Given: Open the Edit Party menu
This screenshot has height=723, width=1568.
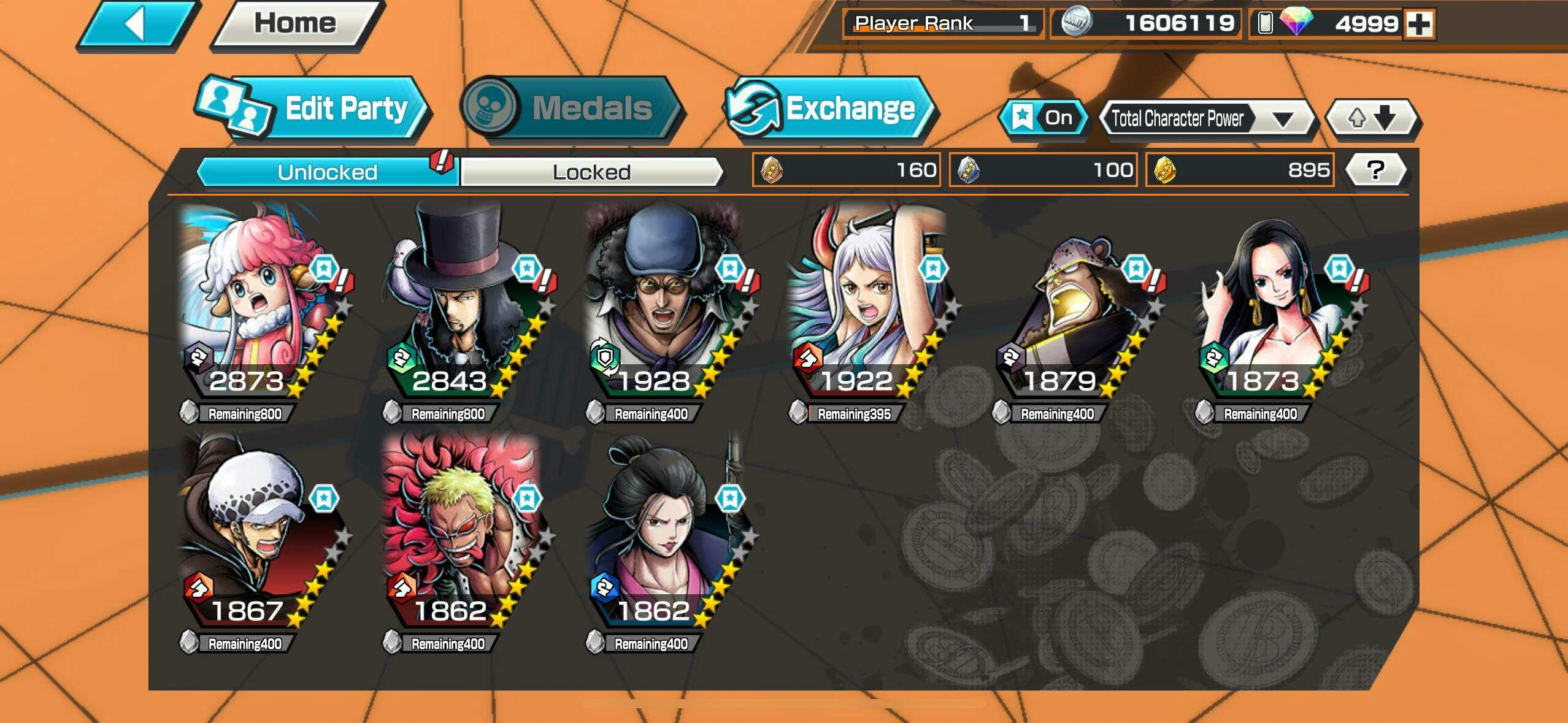Looking at the screenshot, I should click(x=313, y=109).
